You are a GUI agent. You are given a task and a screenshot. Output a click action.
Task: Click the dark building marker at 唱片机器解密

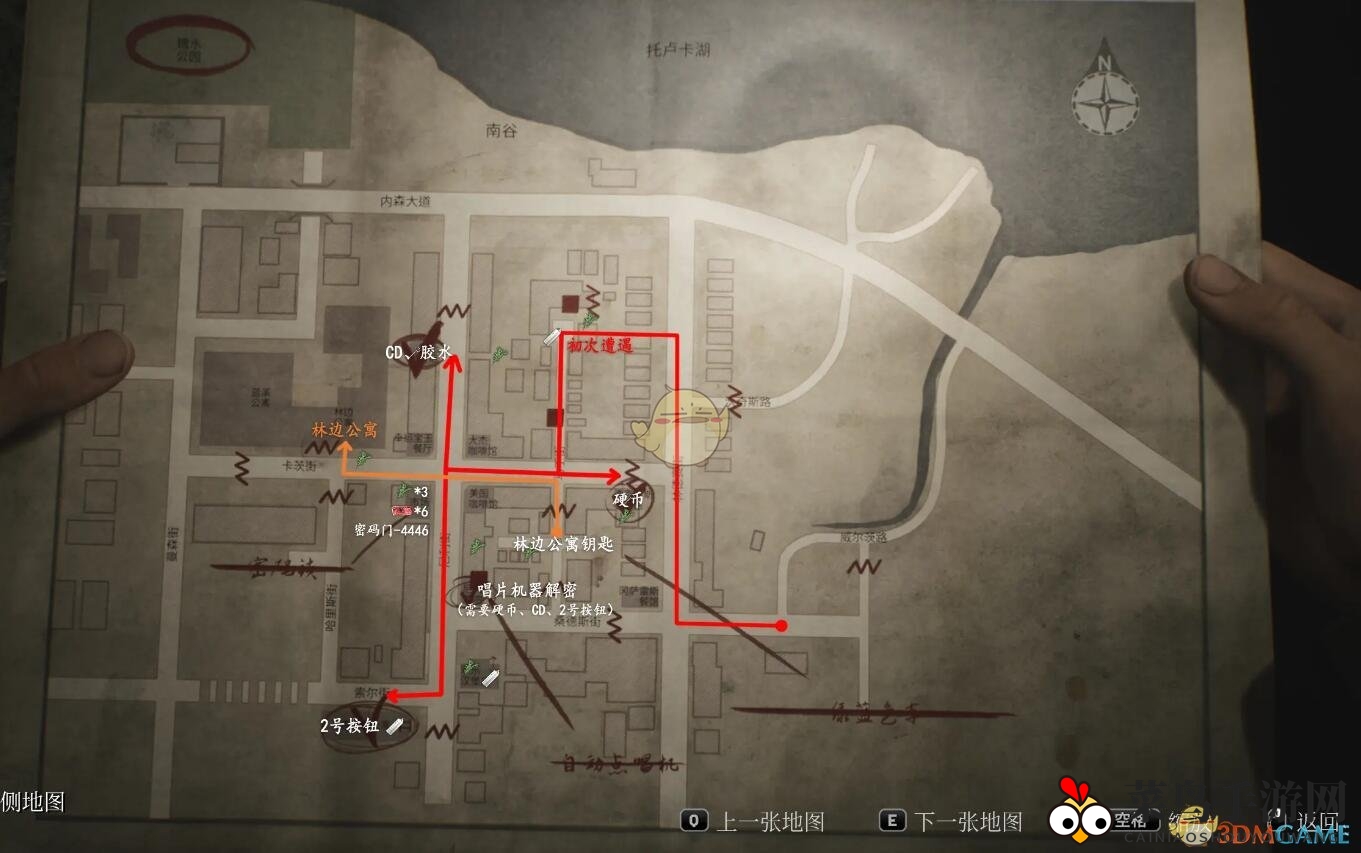tap(476, 578)
